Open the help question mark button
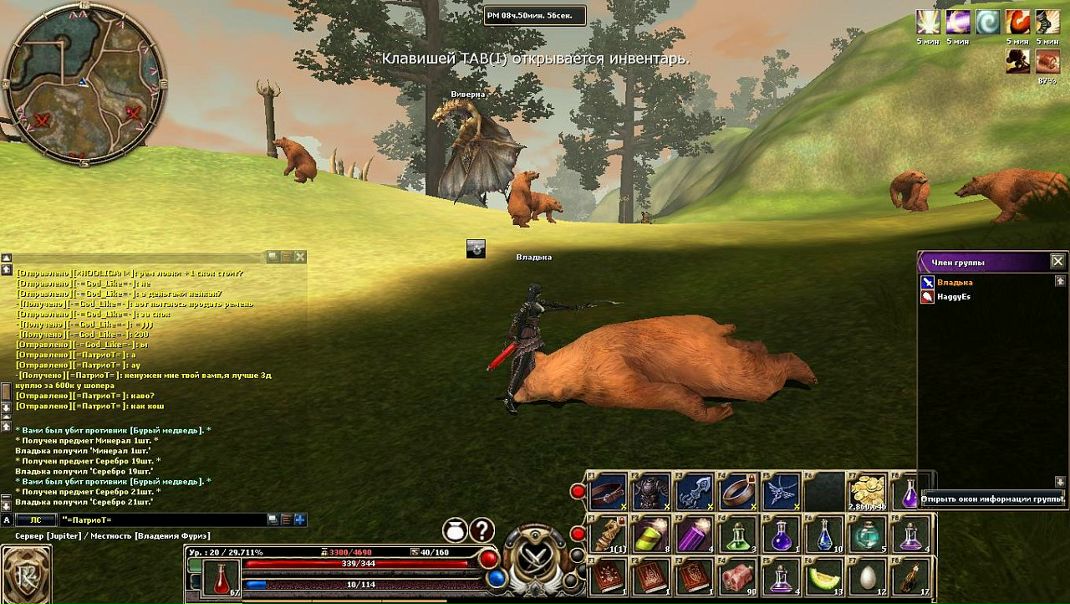This screenshot has height=604, width=1070. point(482,530)
